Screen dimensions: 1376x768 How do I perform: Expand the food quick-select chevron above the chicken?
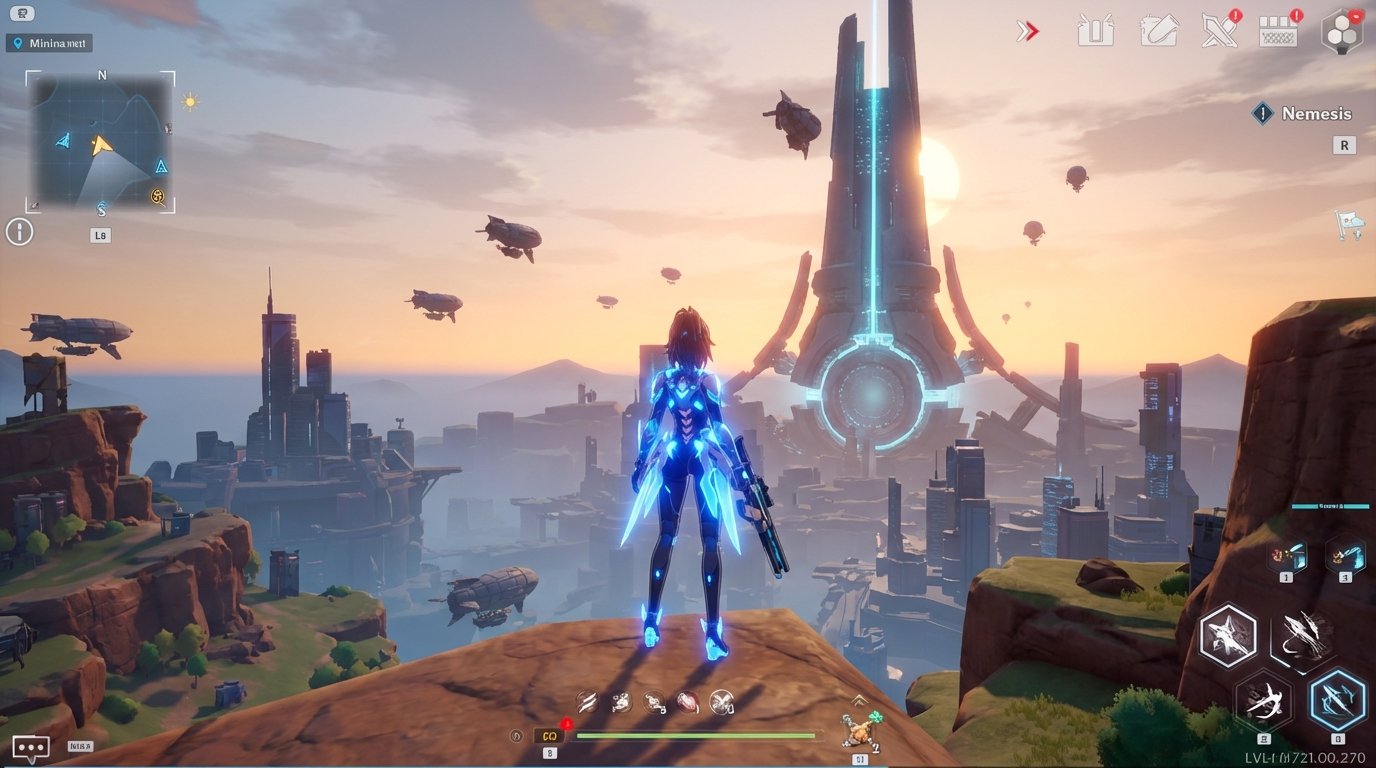click(860, 700)
